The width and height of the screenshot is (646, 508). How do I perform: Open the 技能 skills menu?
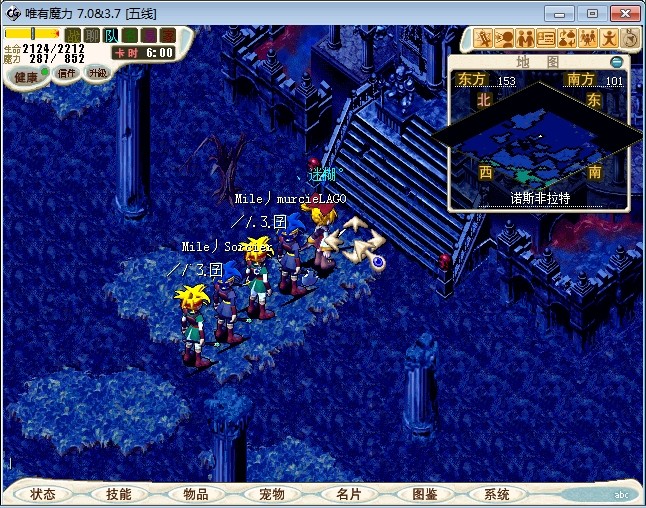click(119, 494)
